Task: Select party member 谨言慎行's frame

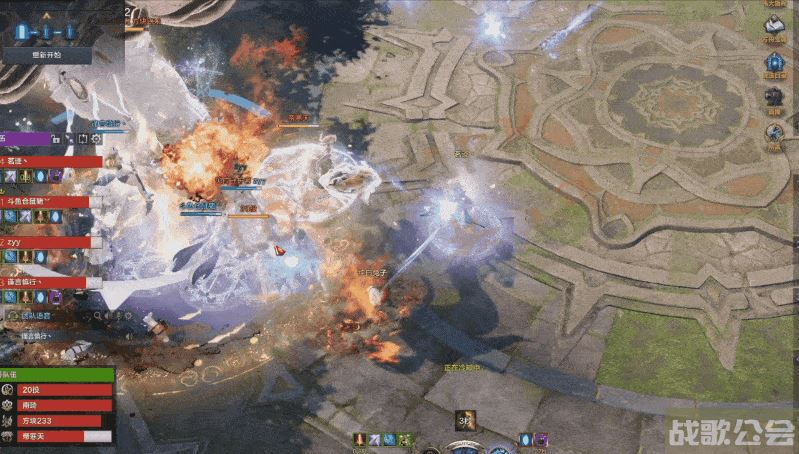Action: 50,283
